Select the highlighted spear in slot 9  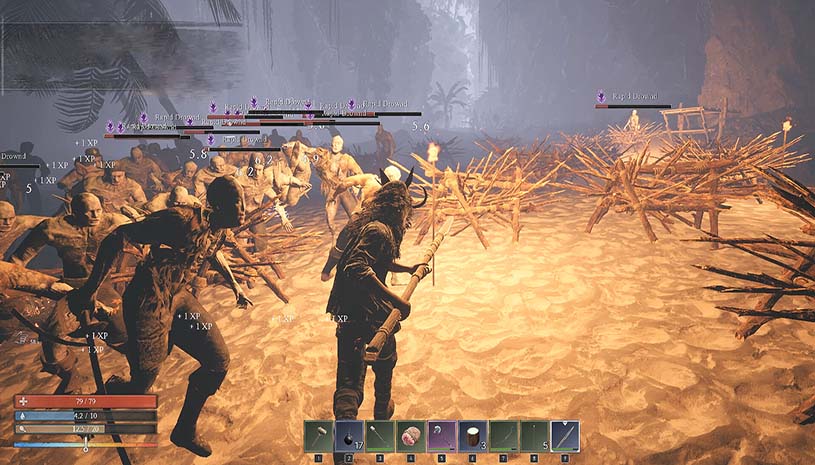565,435
